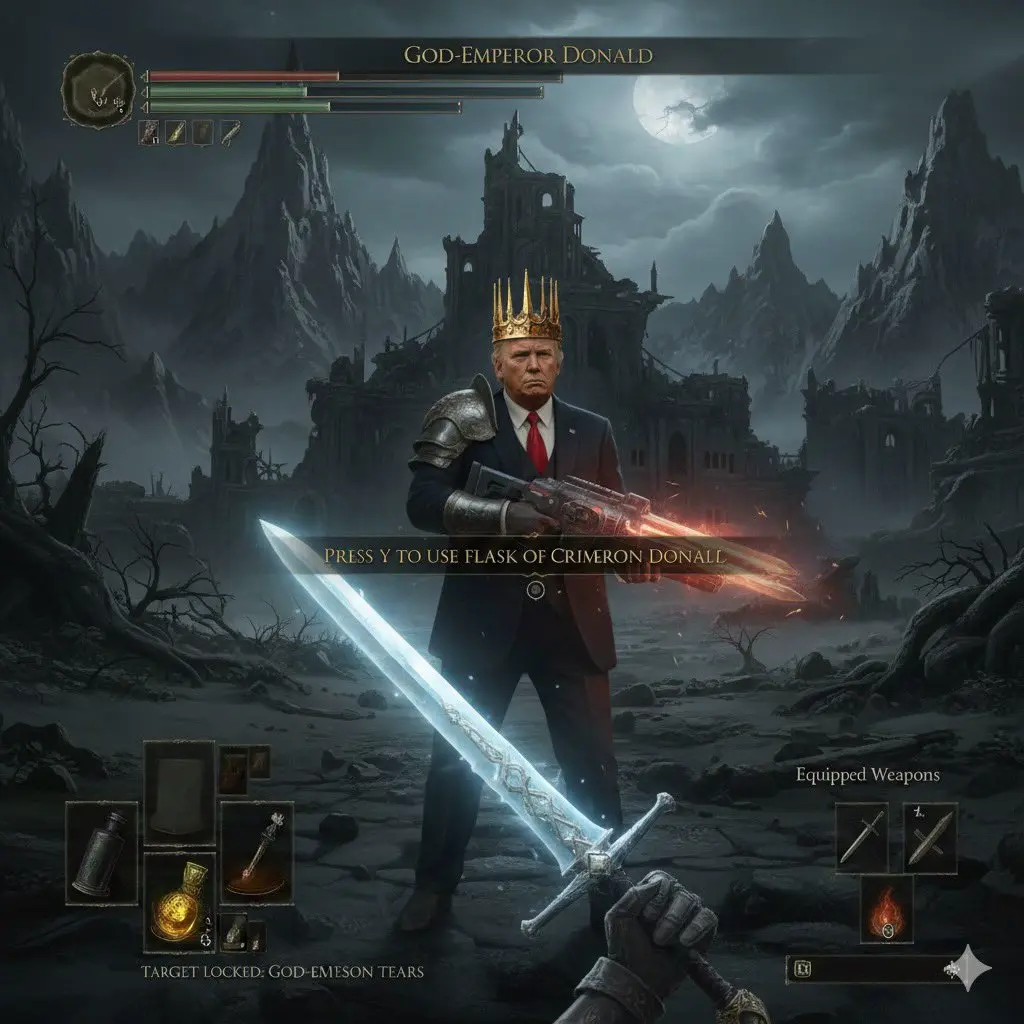Select the dark shield quick slot

(x=179, y=790)
